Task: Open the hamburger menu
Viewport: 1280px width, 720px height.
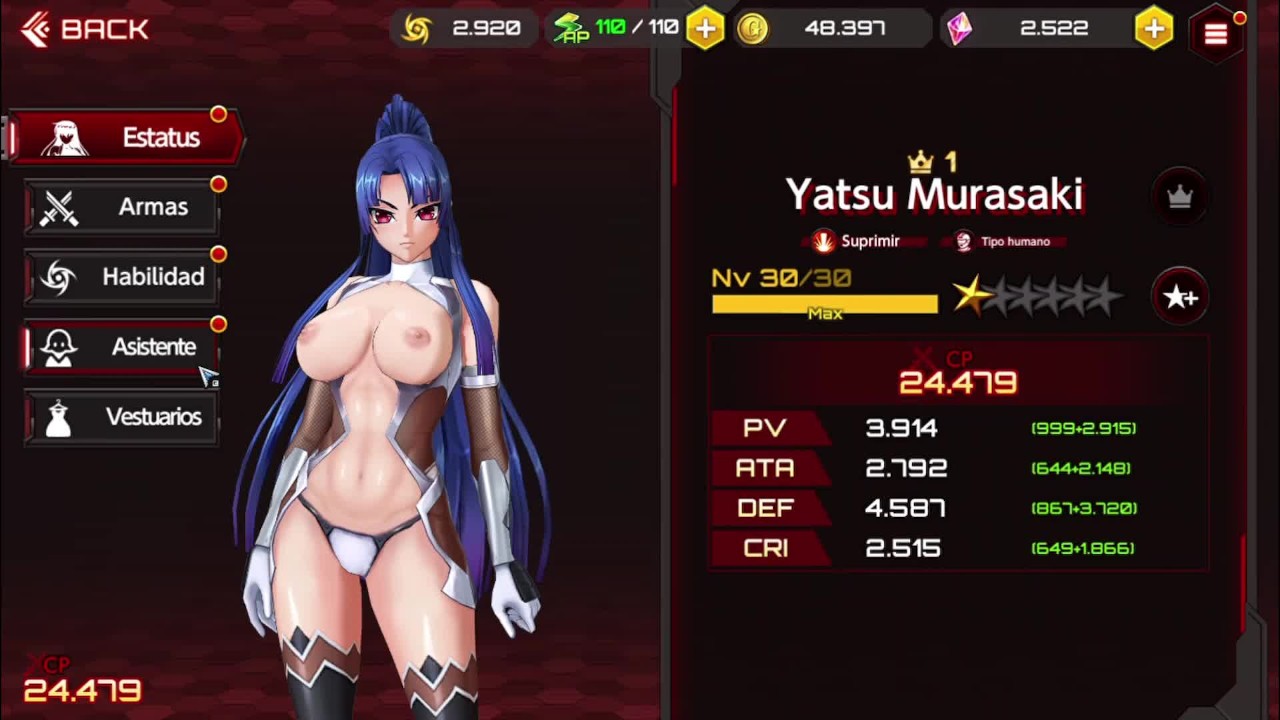Action: click(x=1216, y=35)
